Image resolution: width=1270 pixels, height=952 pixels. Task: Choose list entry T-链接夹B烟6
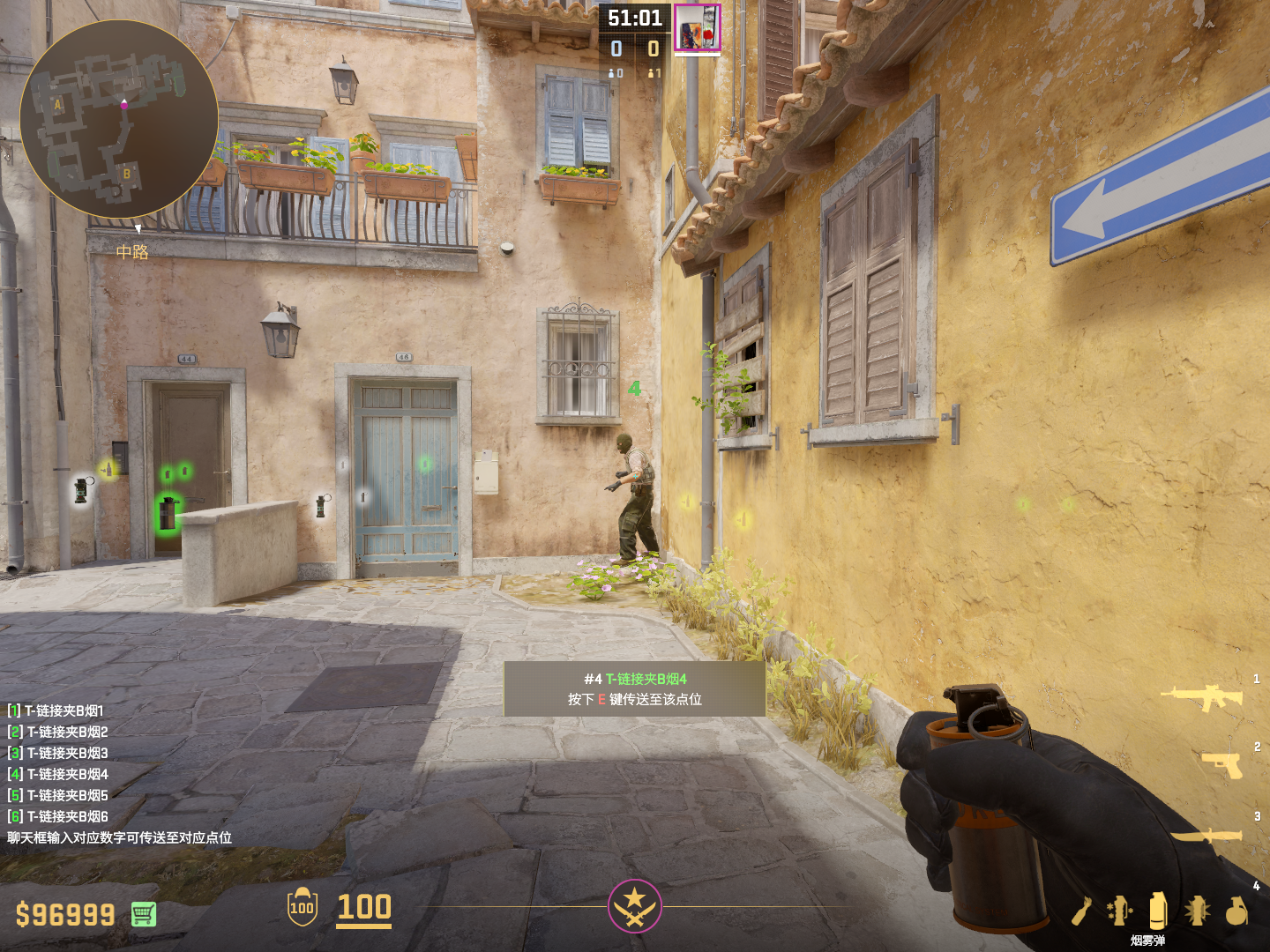(x=58, y=816)
